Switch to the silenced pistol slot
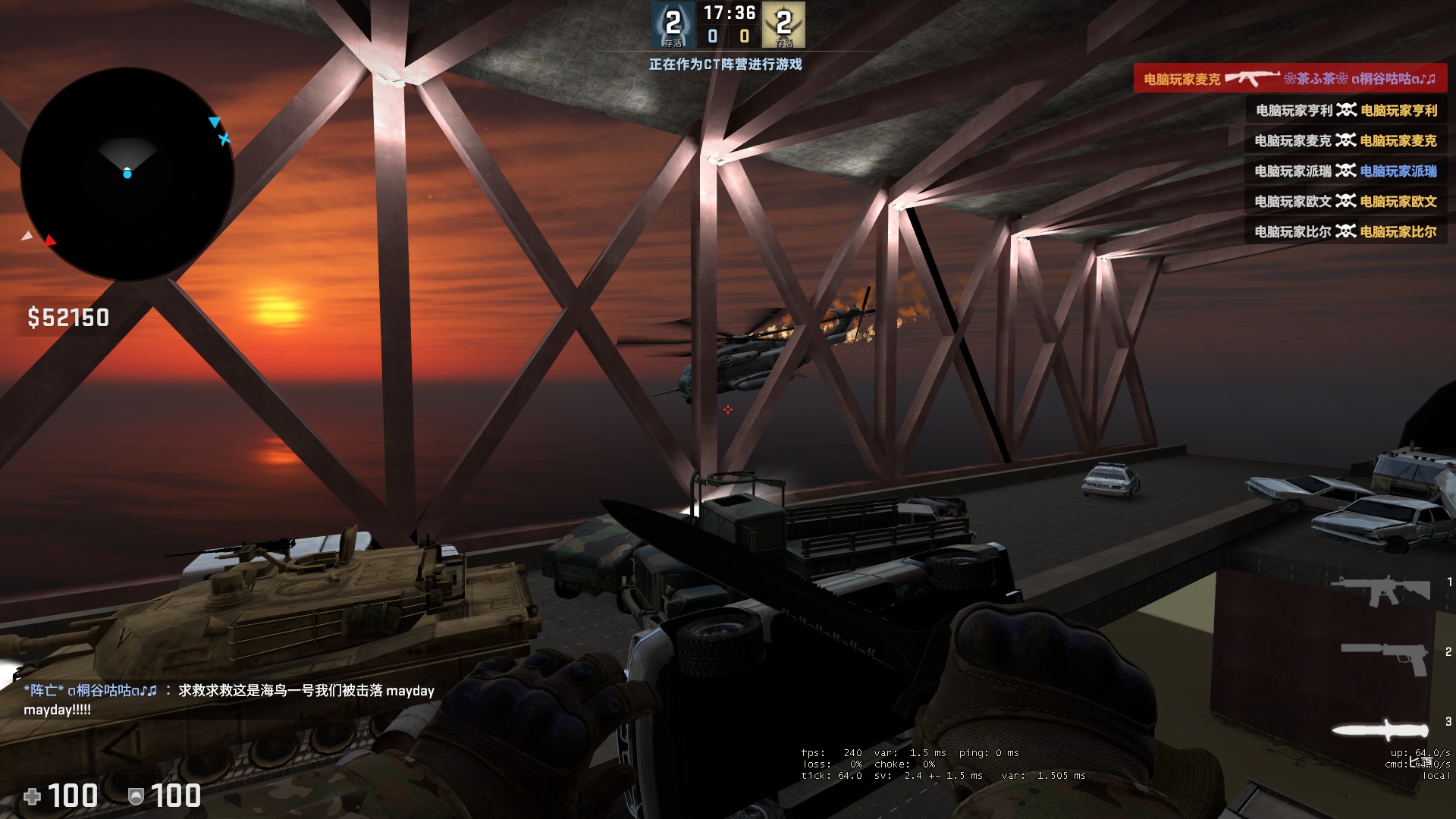This screenshot has height=819, width=1456. (1383, 657)
